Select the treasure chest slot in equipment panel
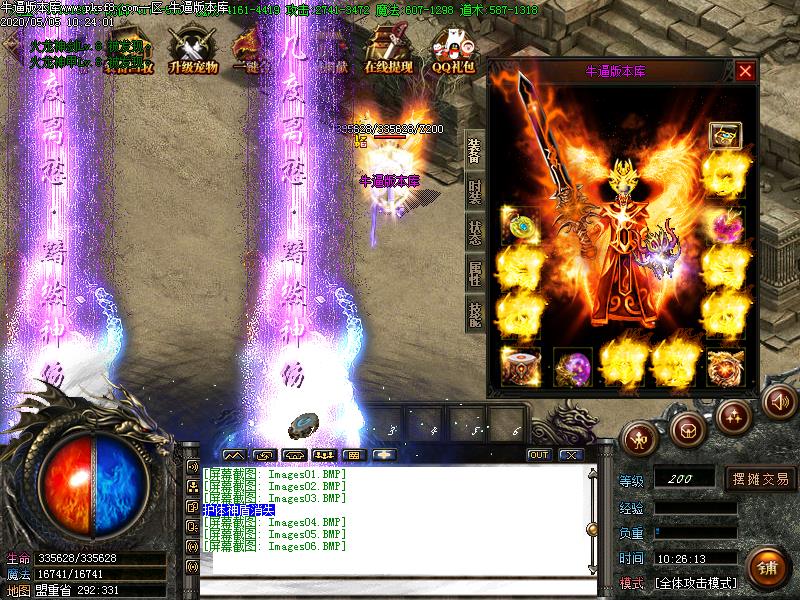Viewport: 800px width, 600px height. point(725,136)
